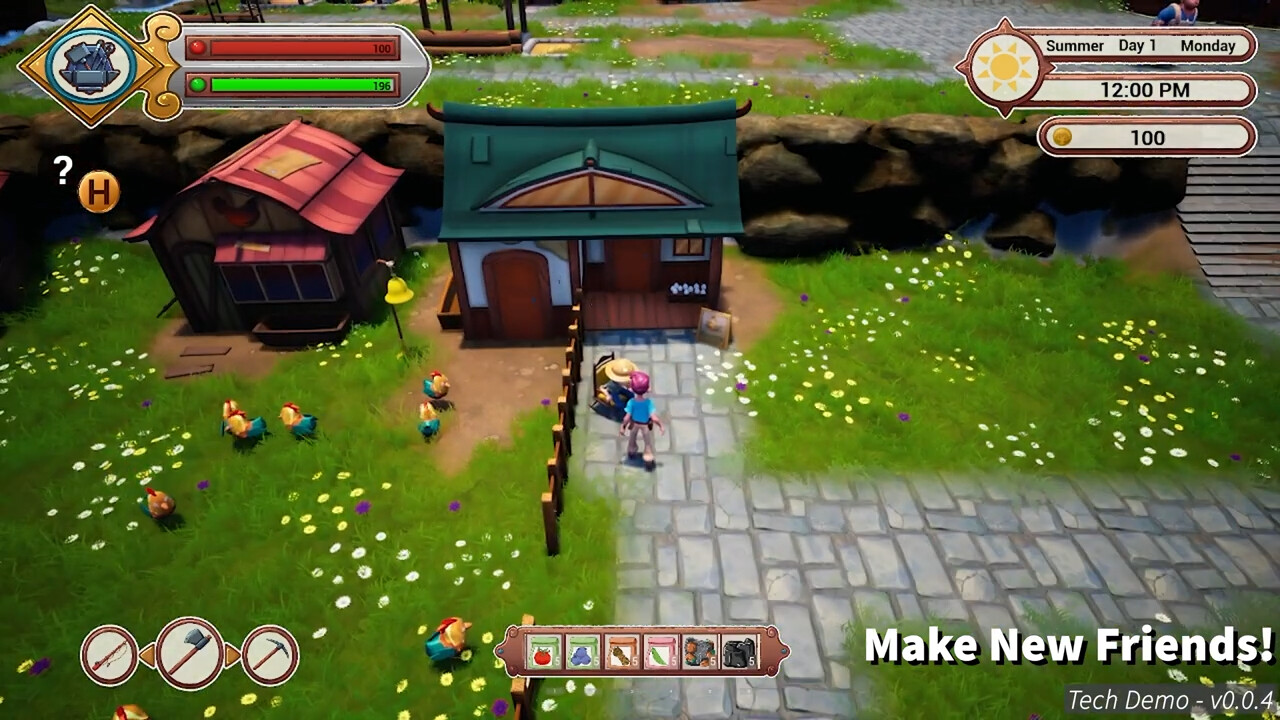
Task: Click the glowing H coin near the question mark
Action: tap(100, 192)
